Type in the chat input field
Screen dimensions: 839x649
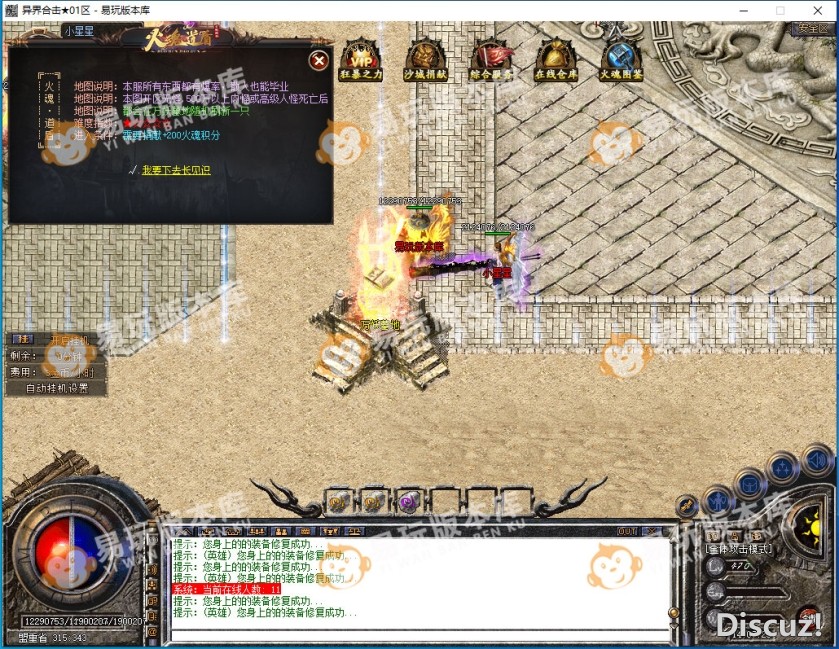418,635
